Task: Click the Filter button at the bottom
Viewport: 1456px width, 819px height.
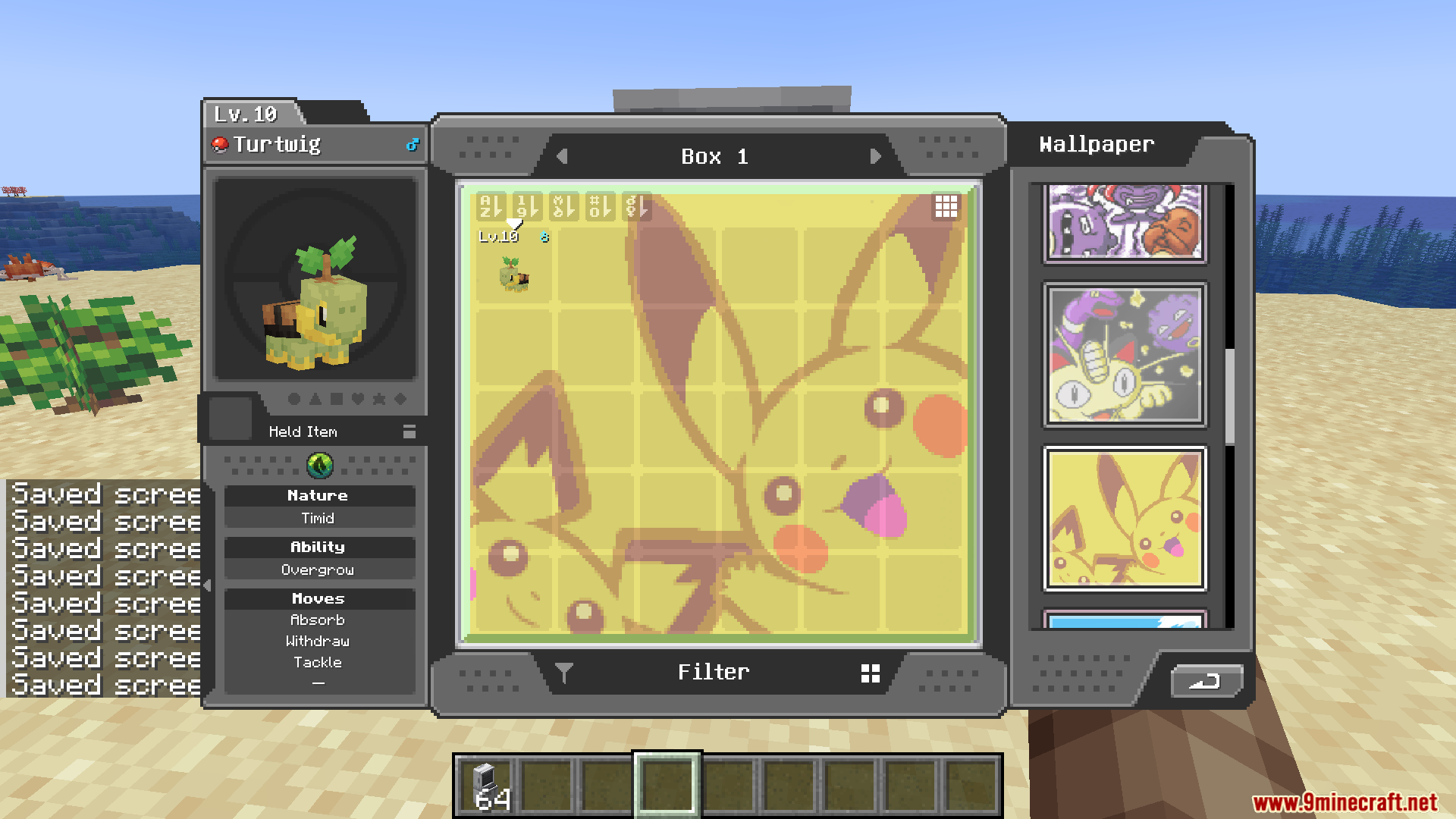Action: click(714, 671)
